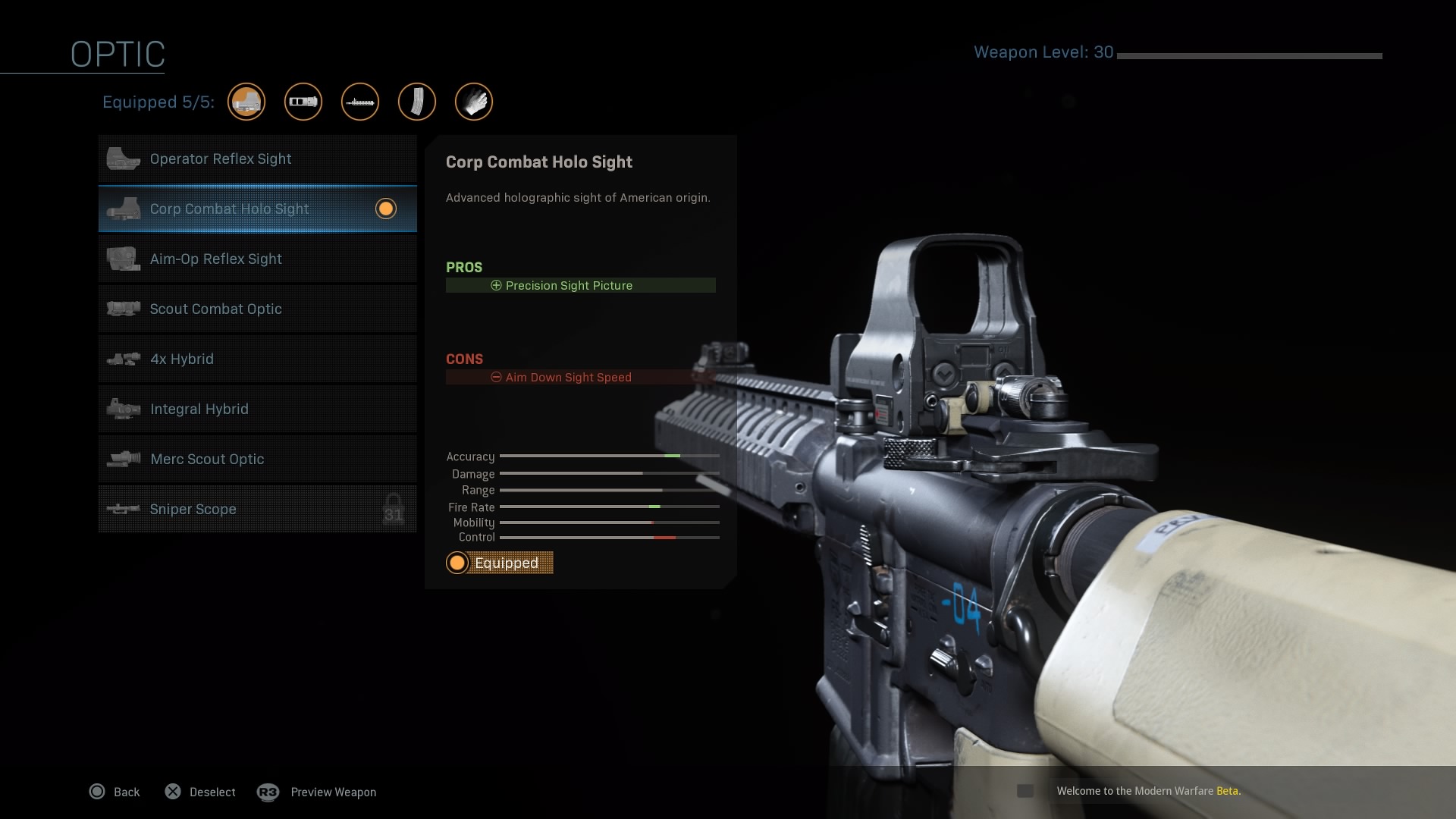The height and width of the screenshot is (819, 1456).
Task: Open the equipped muzzle attachment icon
Action: point(303,102)
